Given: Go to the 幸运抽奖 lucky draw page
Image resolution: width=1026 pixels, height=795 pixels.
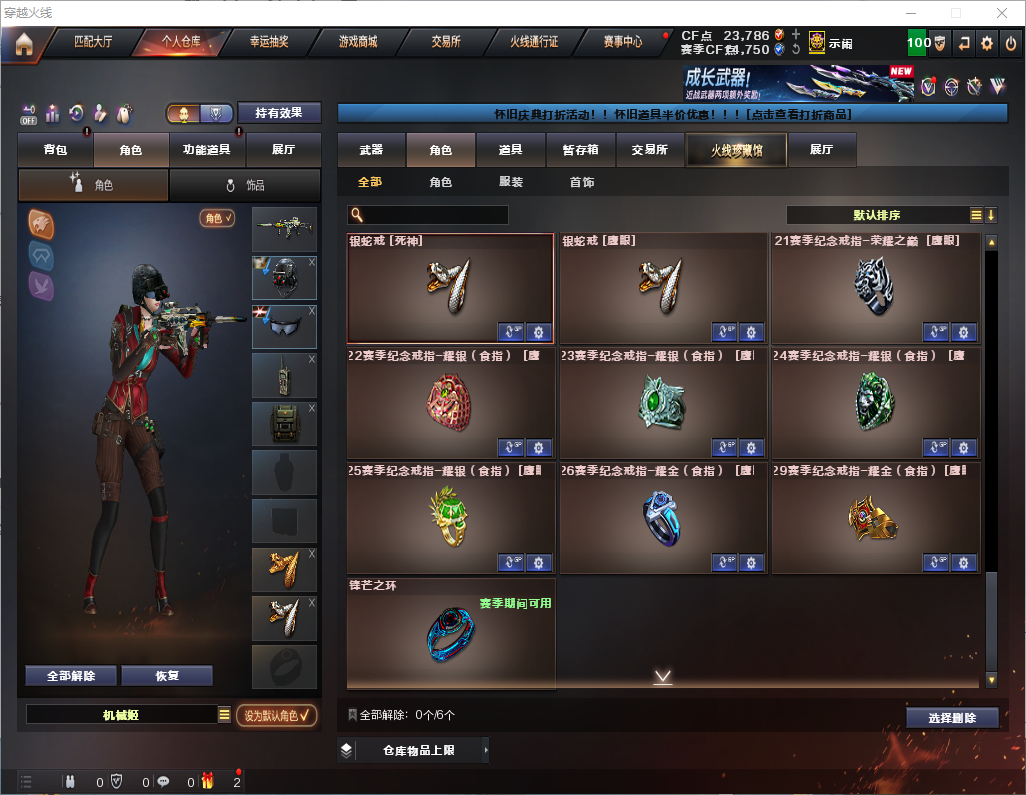Looking at the screenshot, I should [268, 43].
